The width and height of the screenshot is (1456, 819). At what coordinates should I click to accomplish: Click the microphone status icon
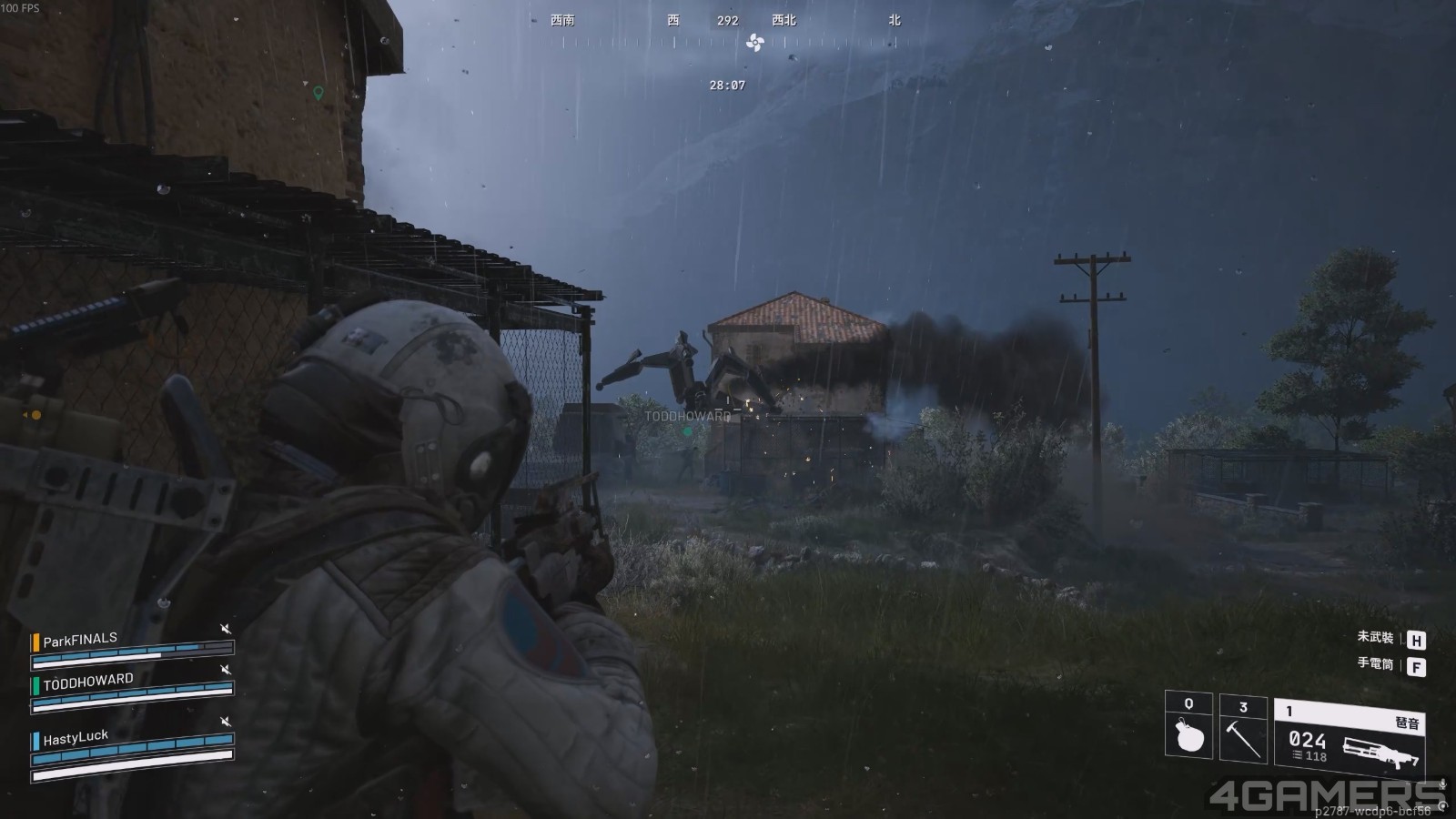click(x=1441, y=784)
